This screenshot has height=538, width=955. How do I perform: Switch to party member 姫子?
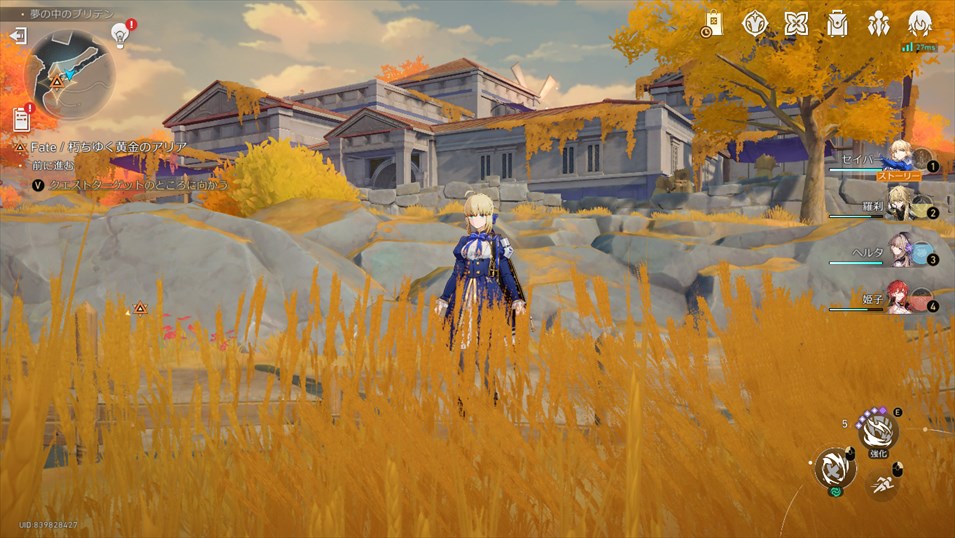tap(902, 298)
